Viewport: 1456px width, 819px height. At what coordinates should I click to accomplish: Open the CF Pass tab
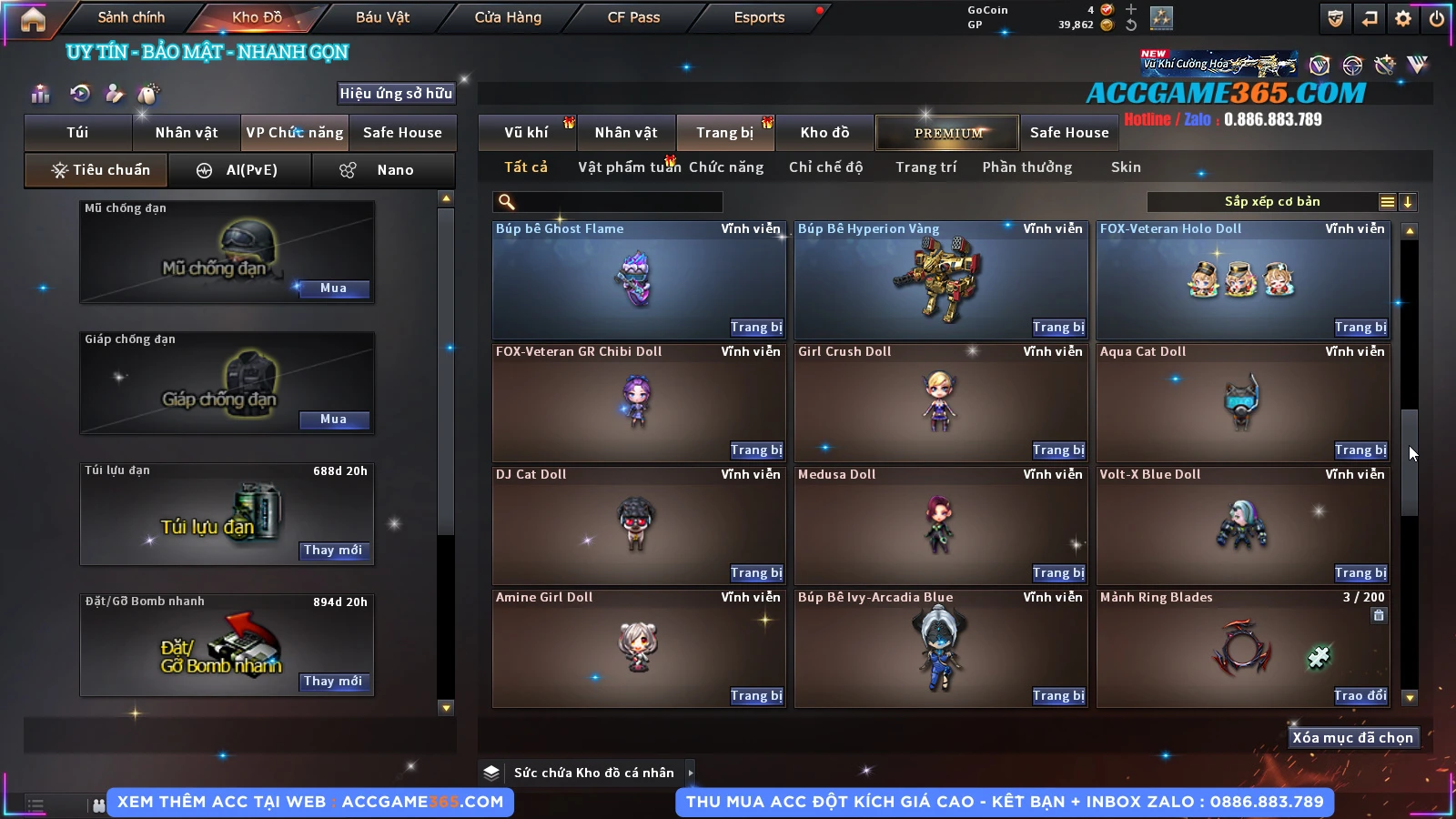[x=633, y=17]
